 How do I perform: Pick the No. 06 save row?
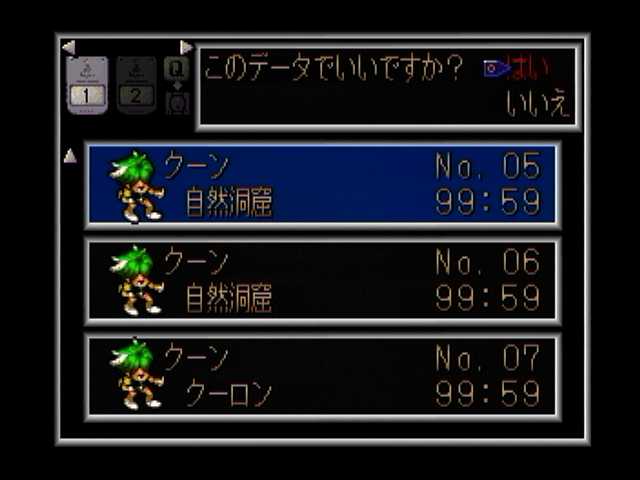tap(322, 281)
